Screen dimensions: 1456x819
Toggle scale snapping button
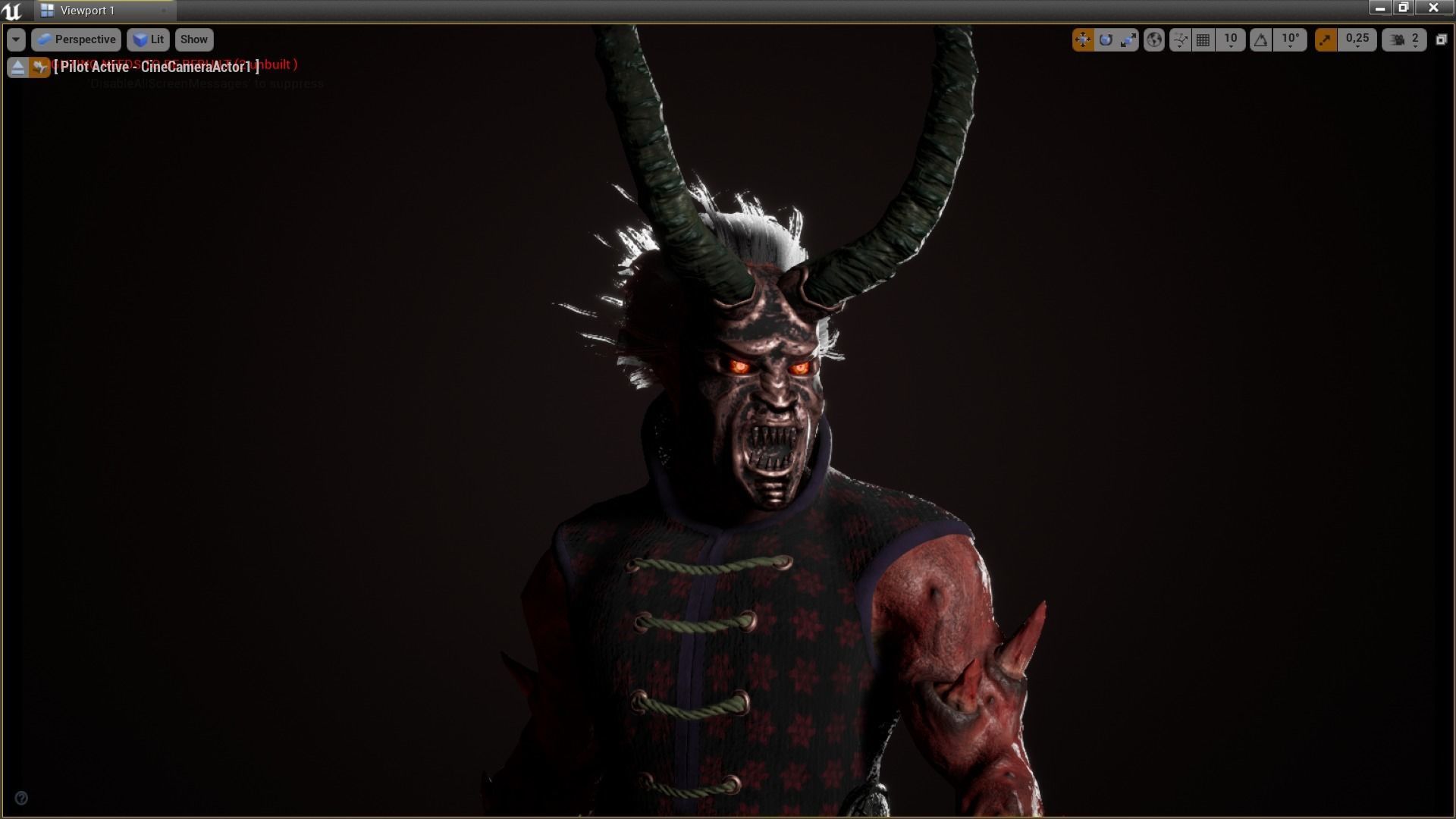pos(1326,39)
